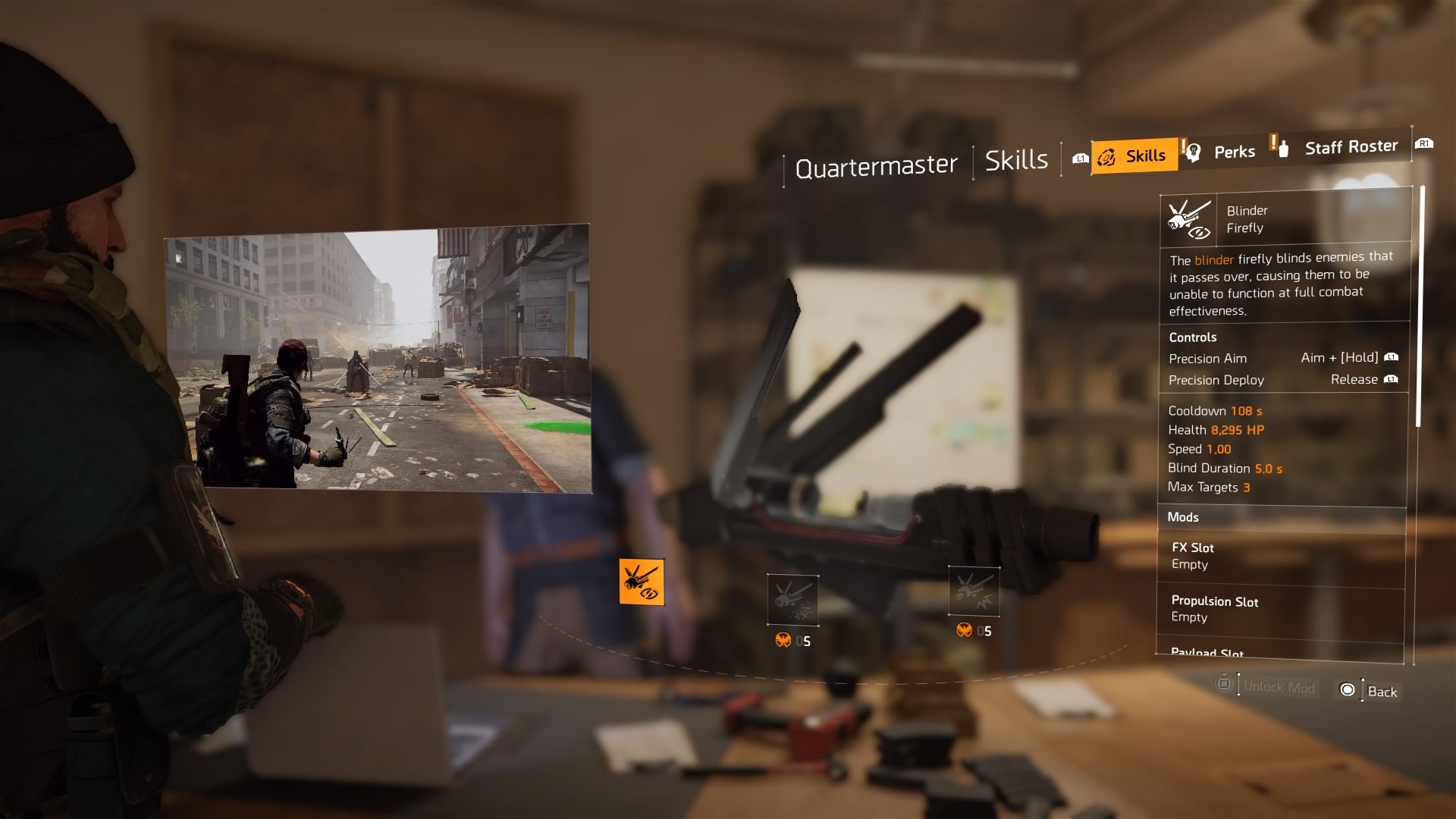The width and height of the screenshot is (1456, 819).
Task: Open the Staff Roster tab
Action: point(1351,146)
